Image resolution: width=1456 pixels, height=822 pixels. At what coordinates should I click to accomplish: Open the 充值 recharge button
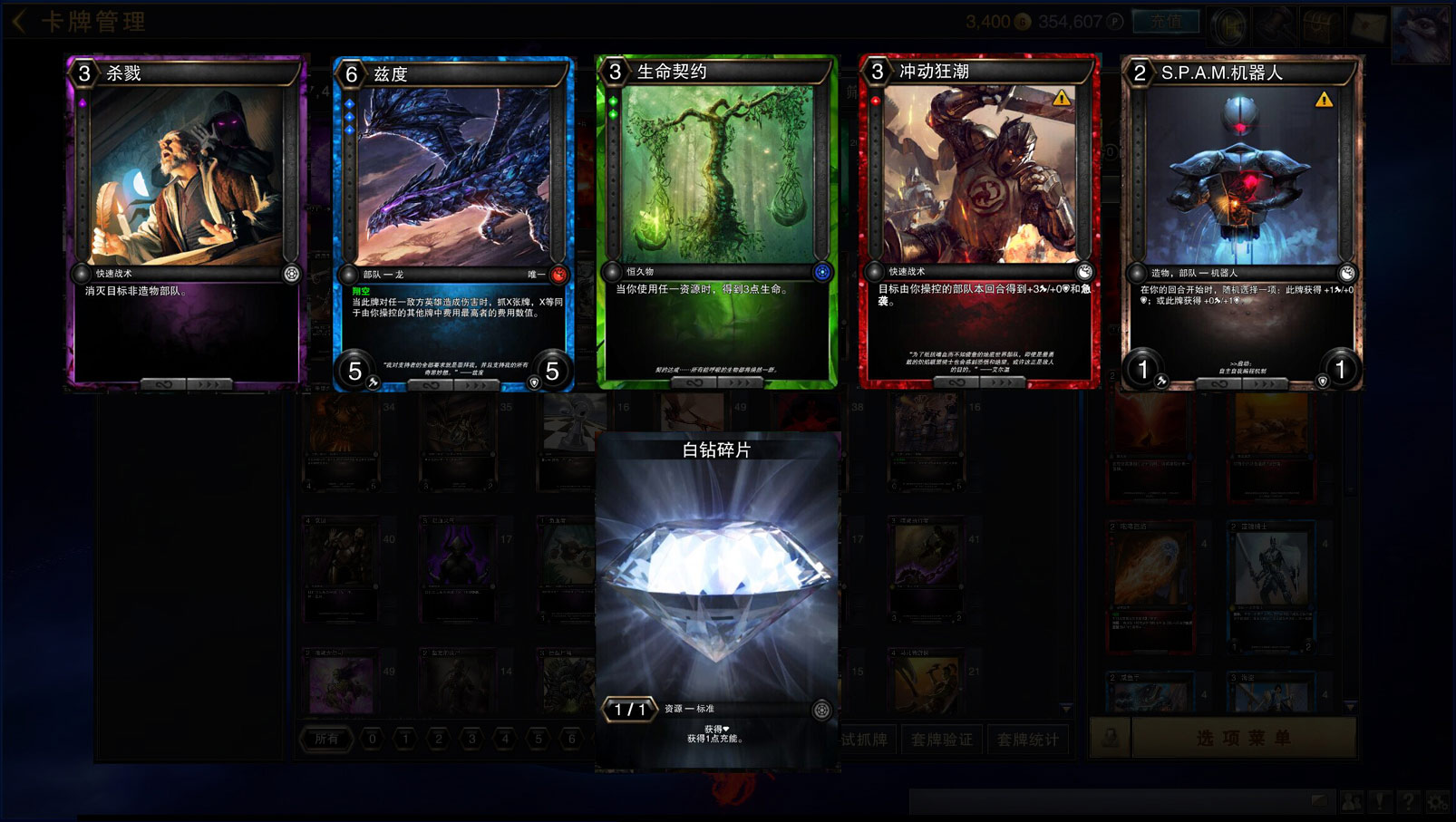click(1166, 21)
